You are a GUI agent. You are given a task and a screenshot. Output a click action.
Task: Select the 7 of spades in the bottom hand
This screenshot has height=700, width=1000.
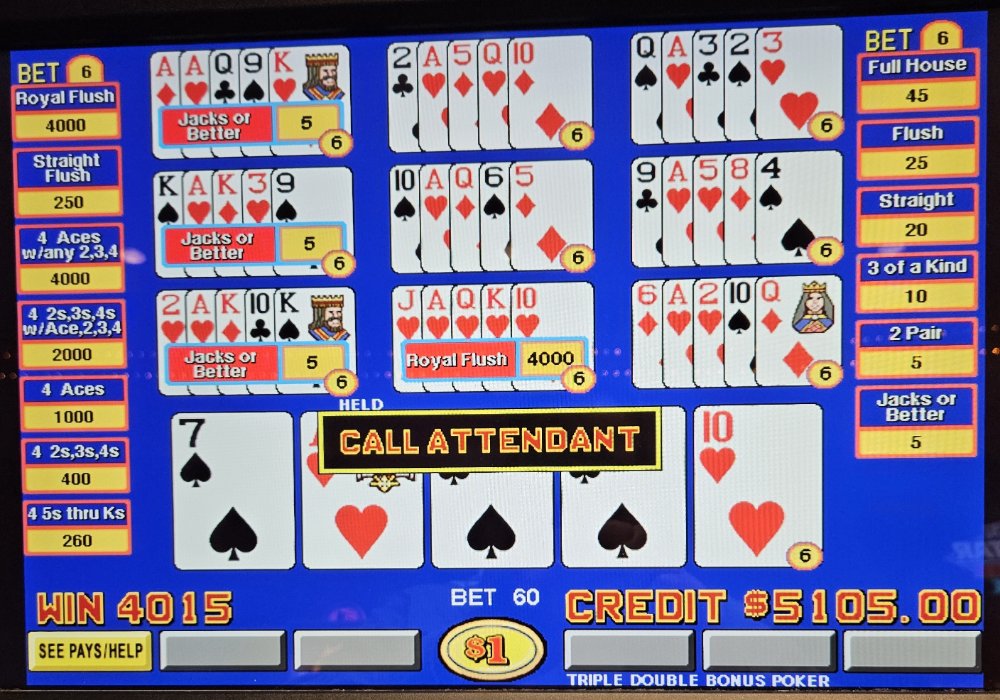pos(233,490)
